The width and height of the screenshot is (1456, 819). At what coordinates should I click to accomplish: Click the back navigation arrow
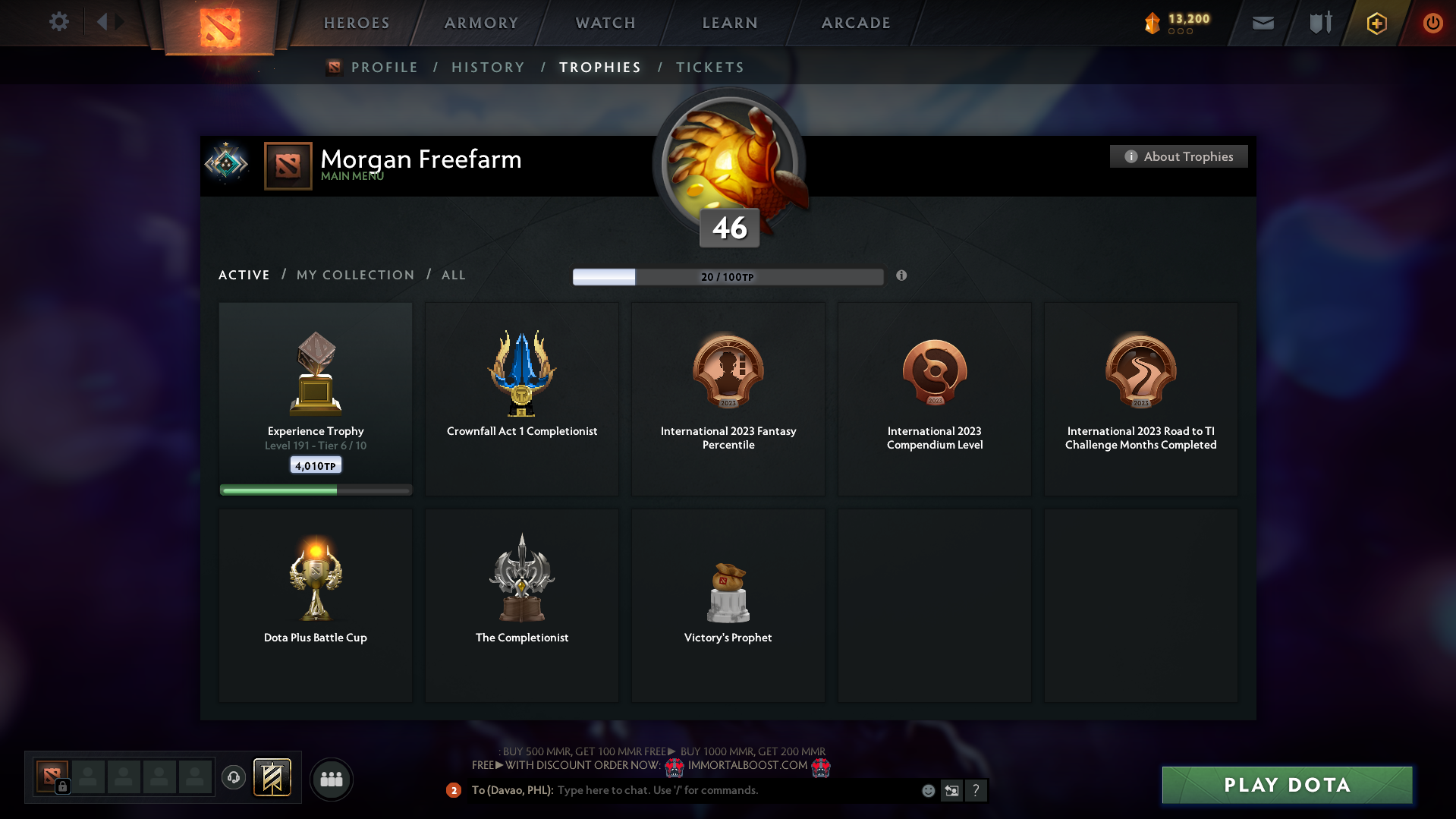point(104,22)
